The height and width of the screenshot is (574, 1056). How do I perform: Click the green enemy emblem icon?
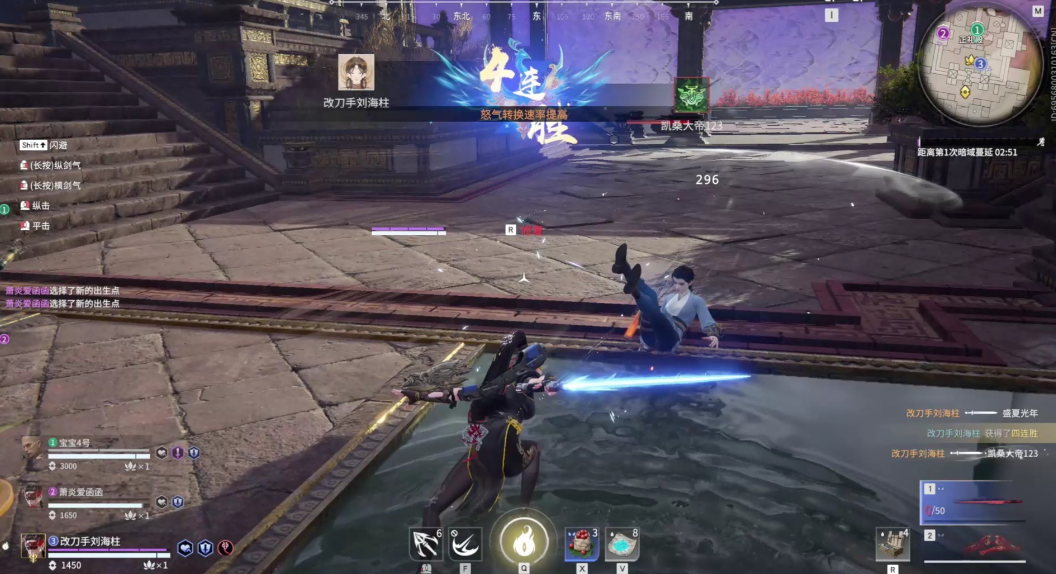691,95
